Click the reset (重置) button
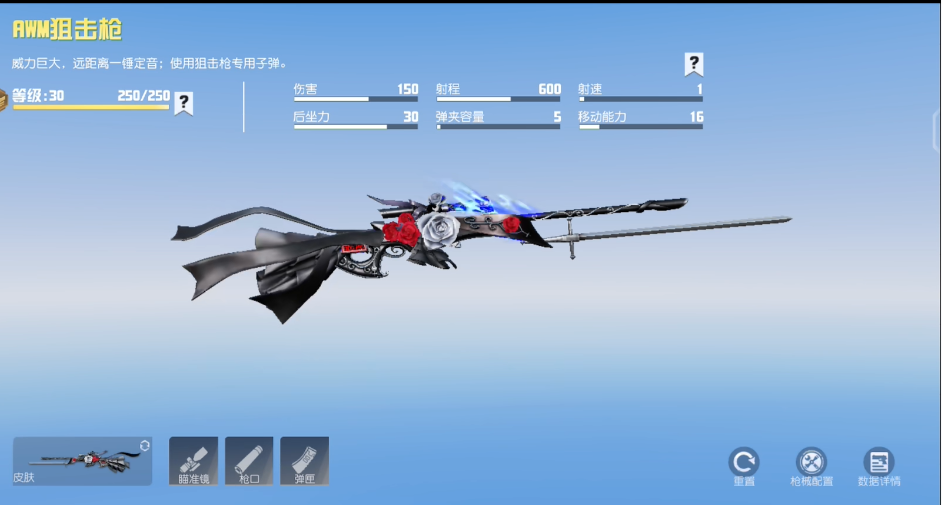This screenshot has height=505, width=942. [743, 463]
